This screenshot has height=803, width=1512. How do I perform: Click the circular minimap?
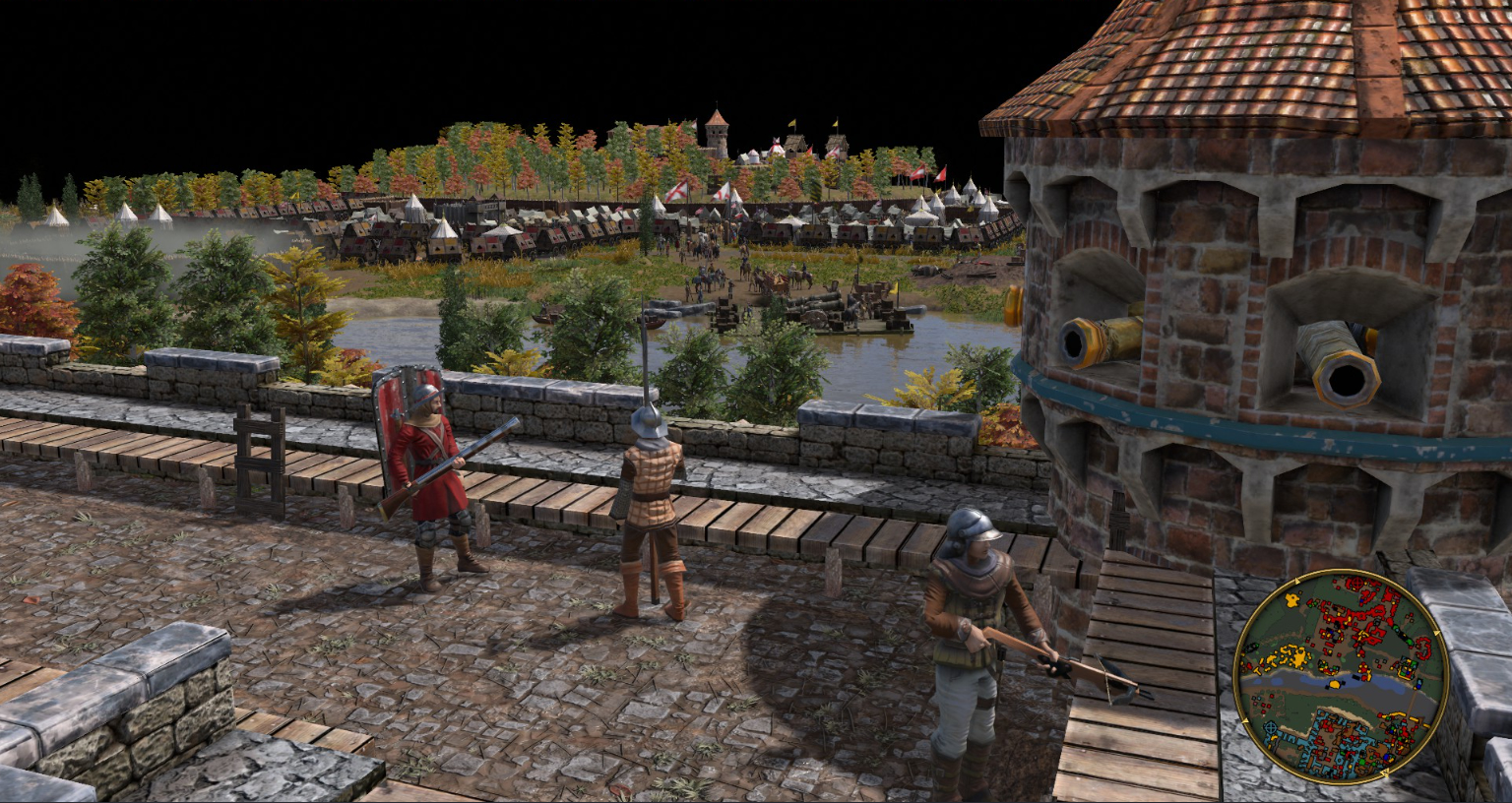tap(1340, 679)
